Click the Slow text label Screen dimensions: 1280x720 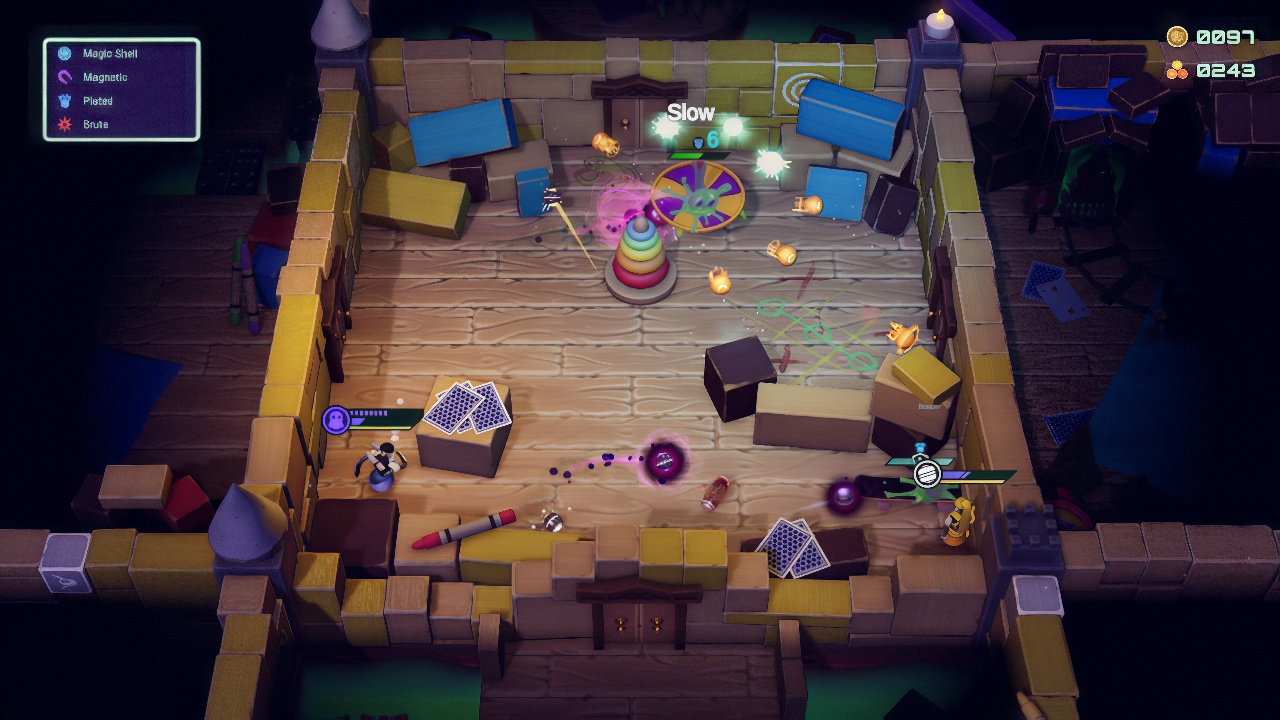coord(692,113)
